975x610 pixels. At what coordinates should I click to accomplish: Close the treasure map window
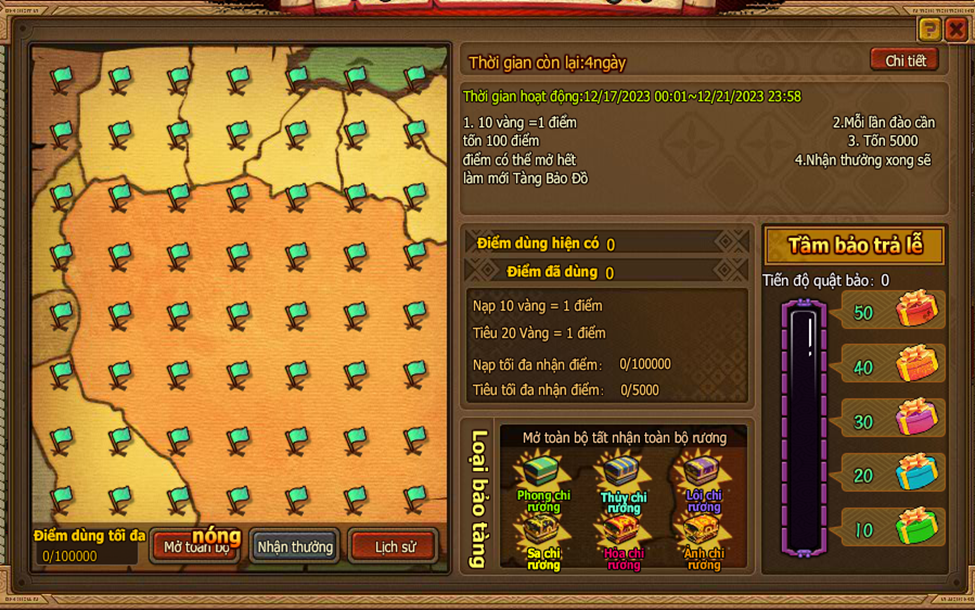(956, 29)
